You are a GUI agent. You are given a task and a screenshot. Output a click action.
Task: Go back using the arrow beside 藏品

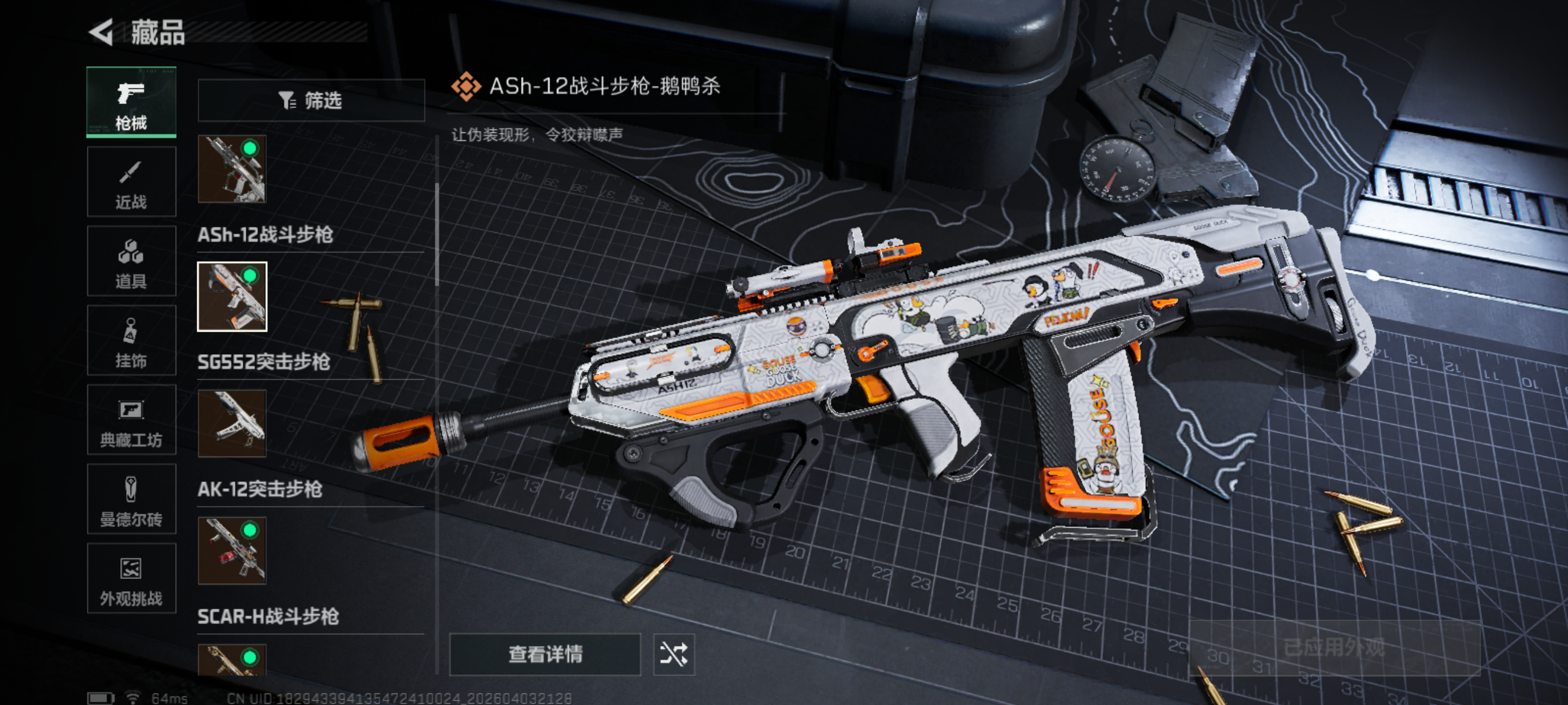tap(102, 32)
